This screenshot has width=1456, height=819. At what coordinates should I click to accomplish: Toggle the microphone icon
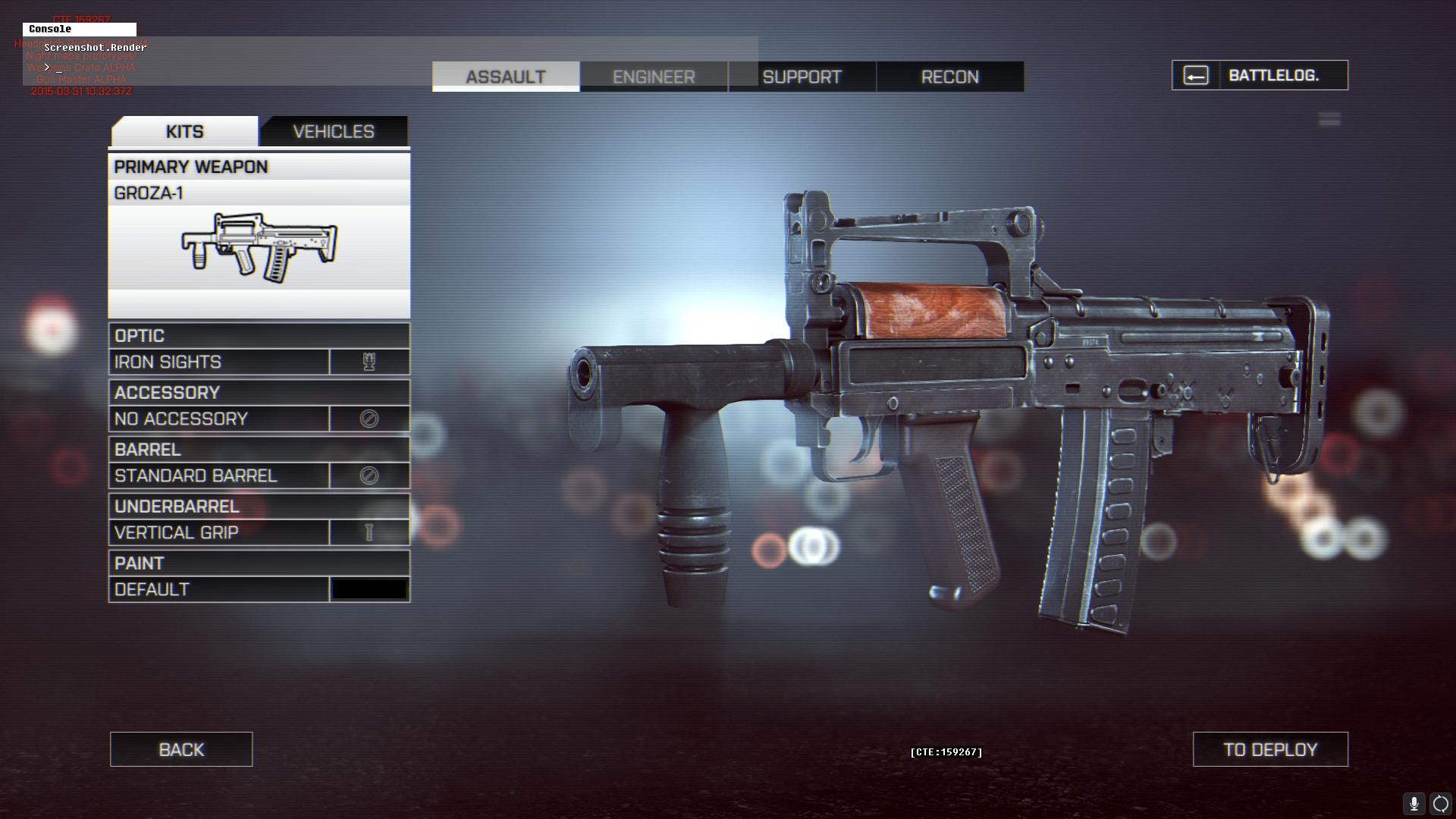[x=1414, y=804]
